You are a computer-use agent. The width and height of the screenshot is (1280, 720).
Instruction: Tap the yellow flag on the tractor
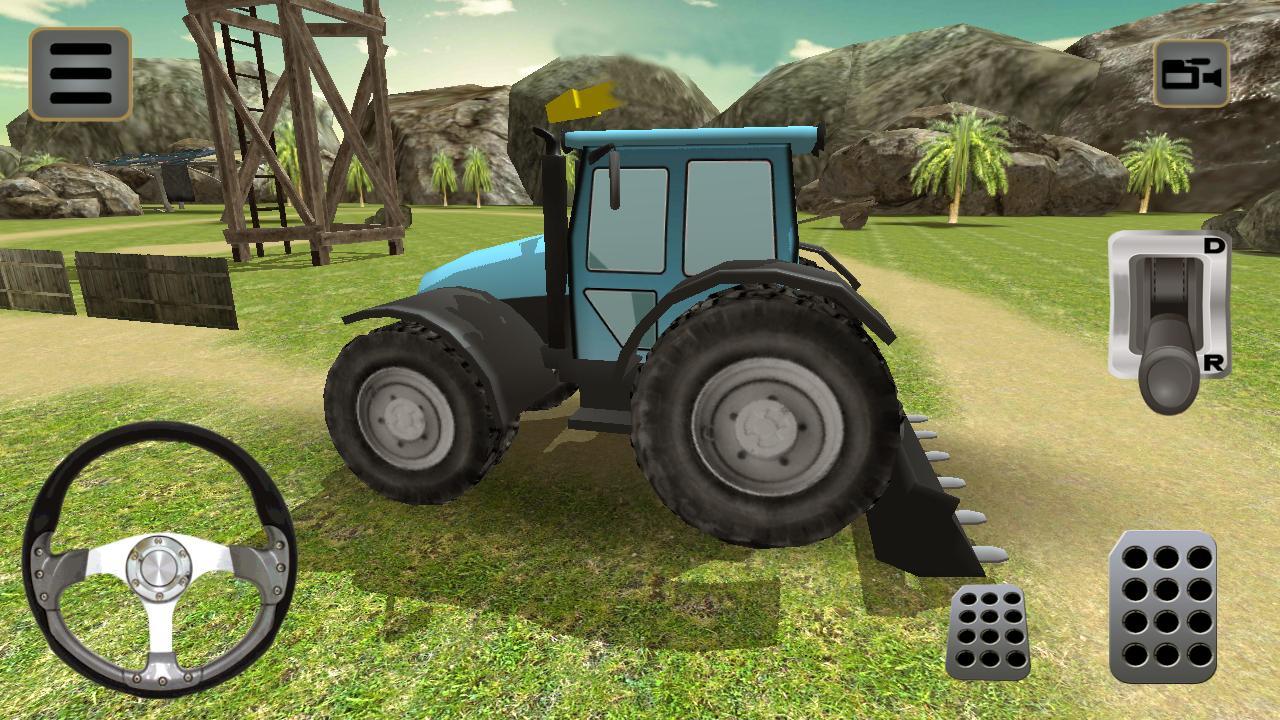tap(585, 100)
